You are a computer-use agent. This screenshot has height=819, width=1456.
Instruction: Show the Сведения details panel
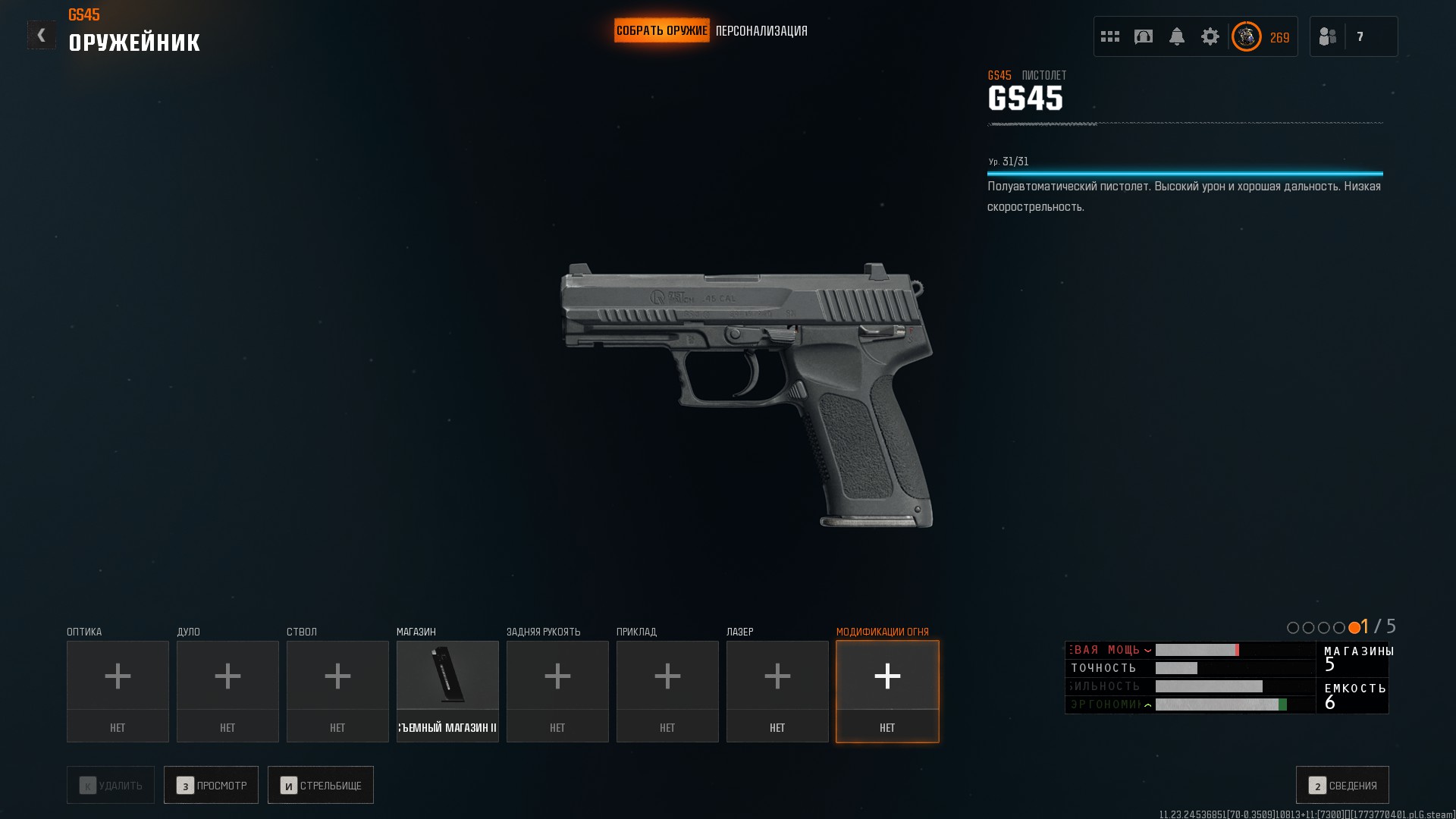[x=1342, y=785]
